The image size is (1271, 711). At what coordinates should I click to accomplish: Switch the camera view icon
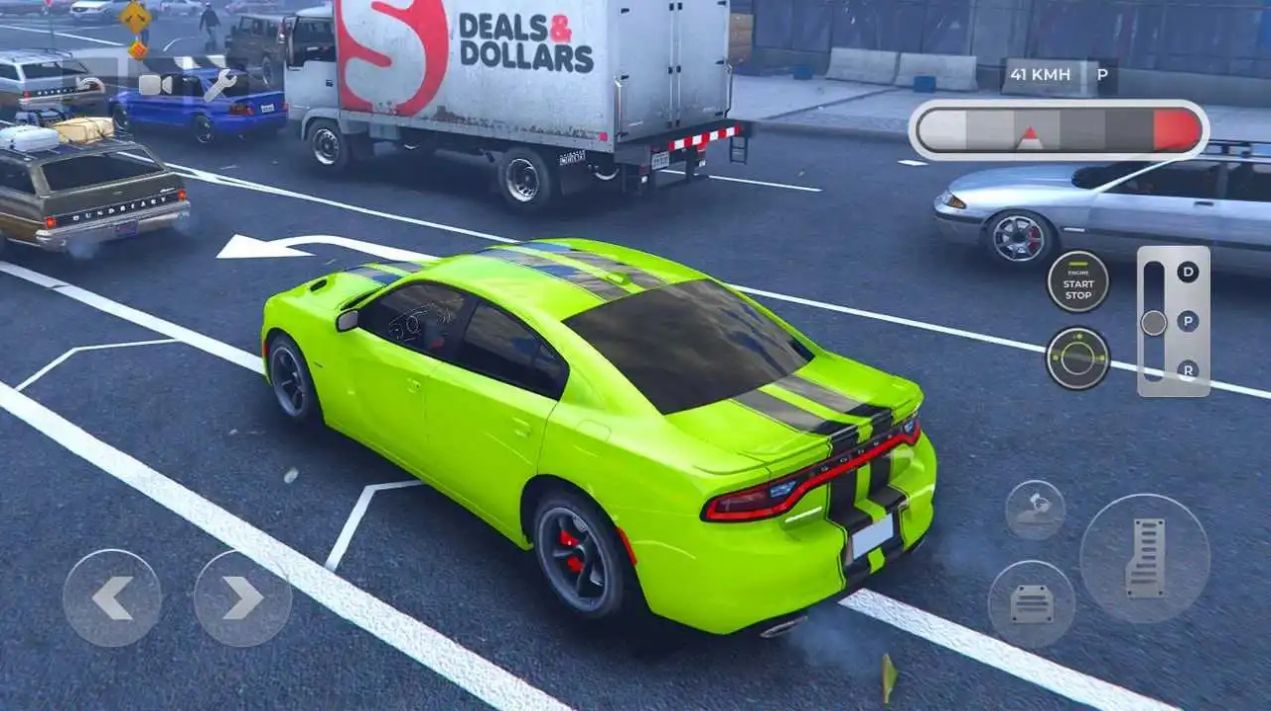(x=155, y=85)
